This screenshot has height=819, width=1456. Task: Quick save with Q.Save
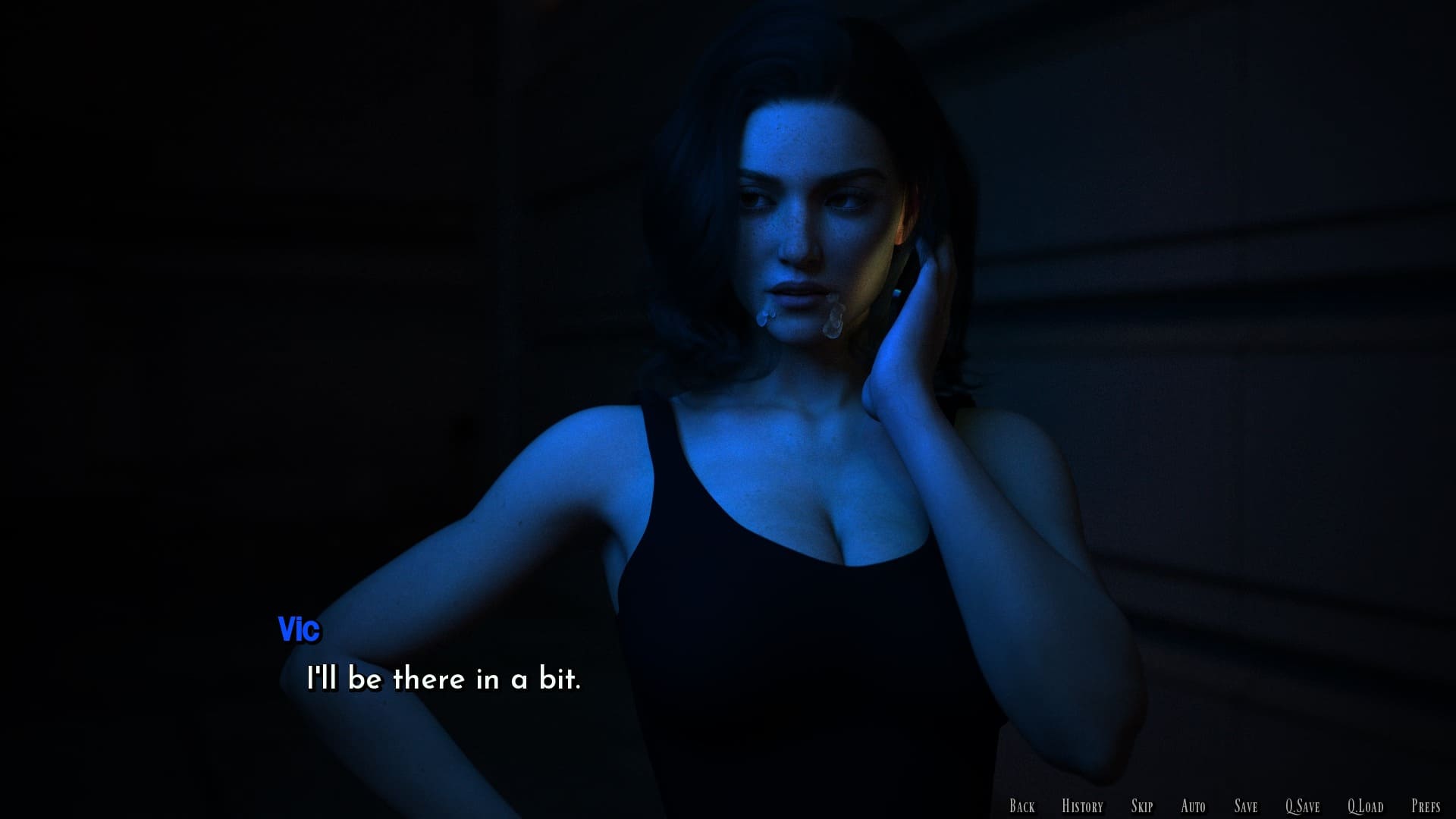pyautogui.click(x=1302, y=806)
